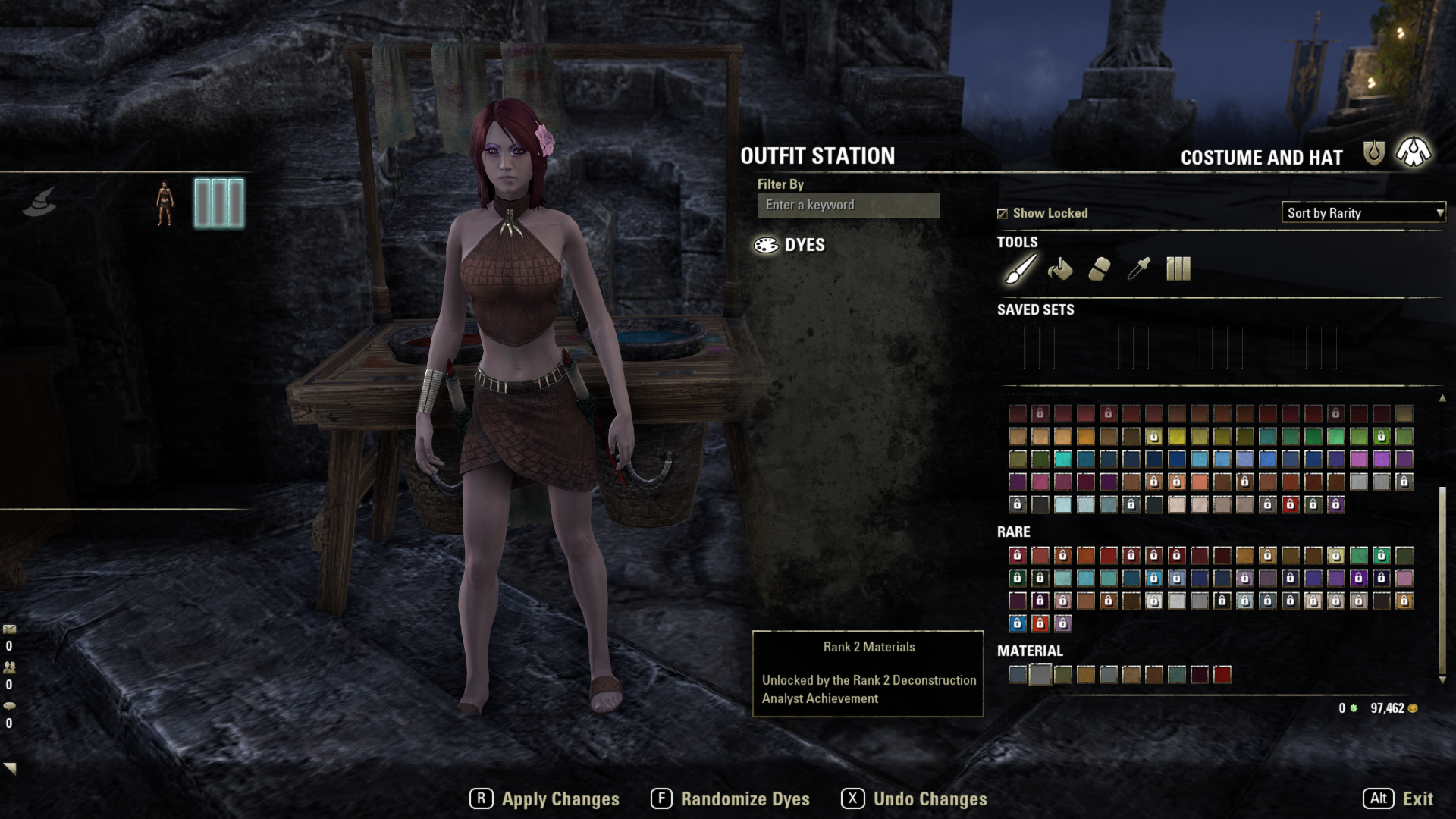Select the witch hat slot icon
The width and height of the screenshot is (1456, 819).
[x=39, y=202]
